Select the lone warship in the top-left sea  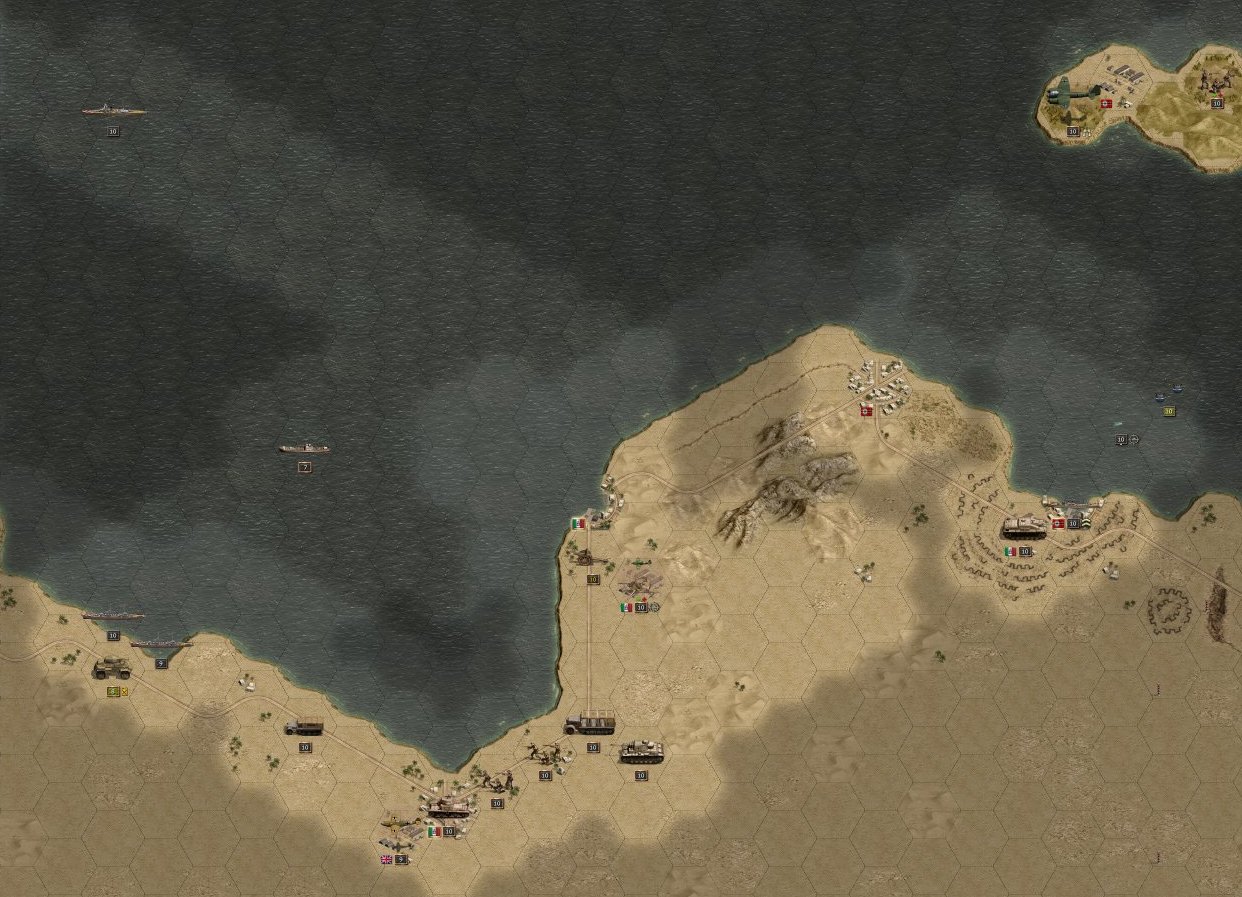point(113,111)
